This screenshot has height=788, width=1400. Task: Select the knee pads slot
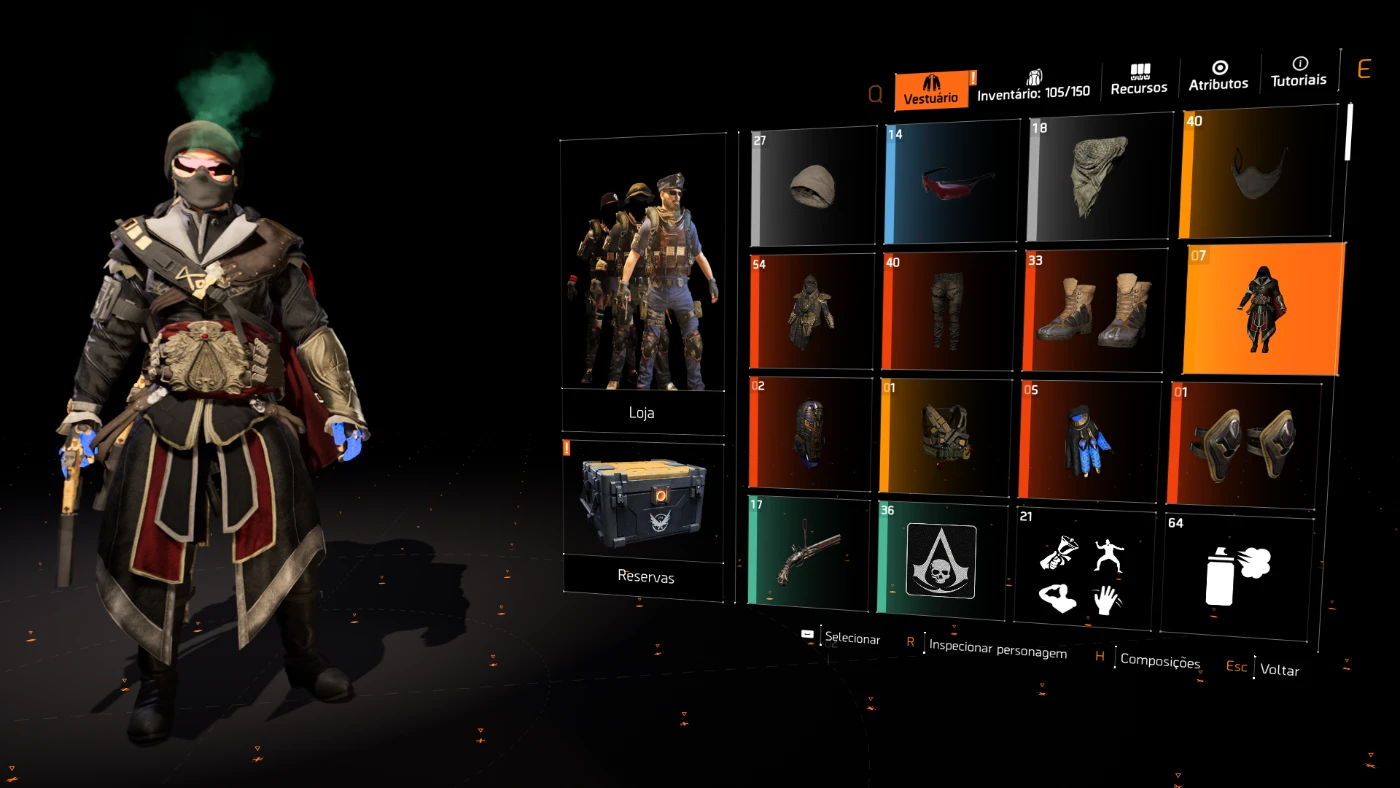pos(1243,442)
